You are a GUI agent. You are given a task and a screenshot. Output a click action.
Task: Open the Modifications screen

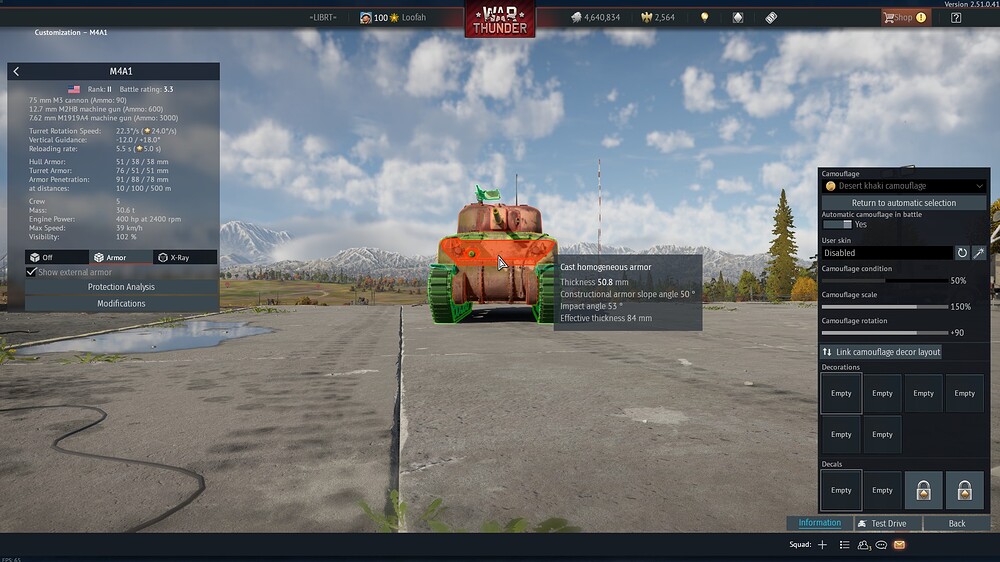point(121,303)
